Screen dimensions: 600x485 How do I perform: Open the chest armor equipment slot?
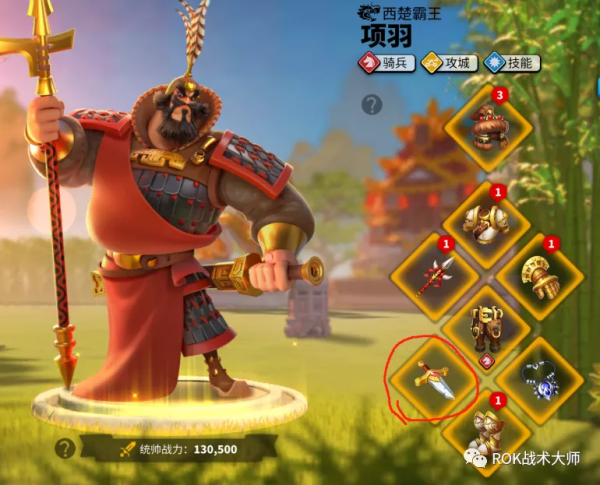point(487,218)
